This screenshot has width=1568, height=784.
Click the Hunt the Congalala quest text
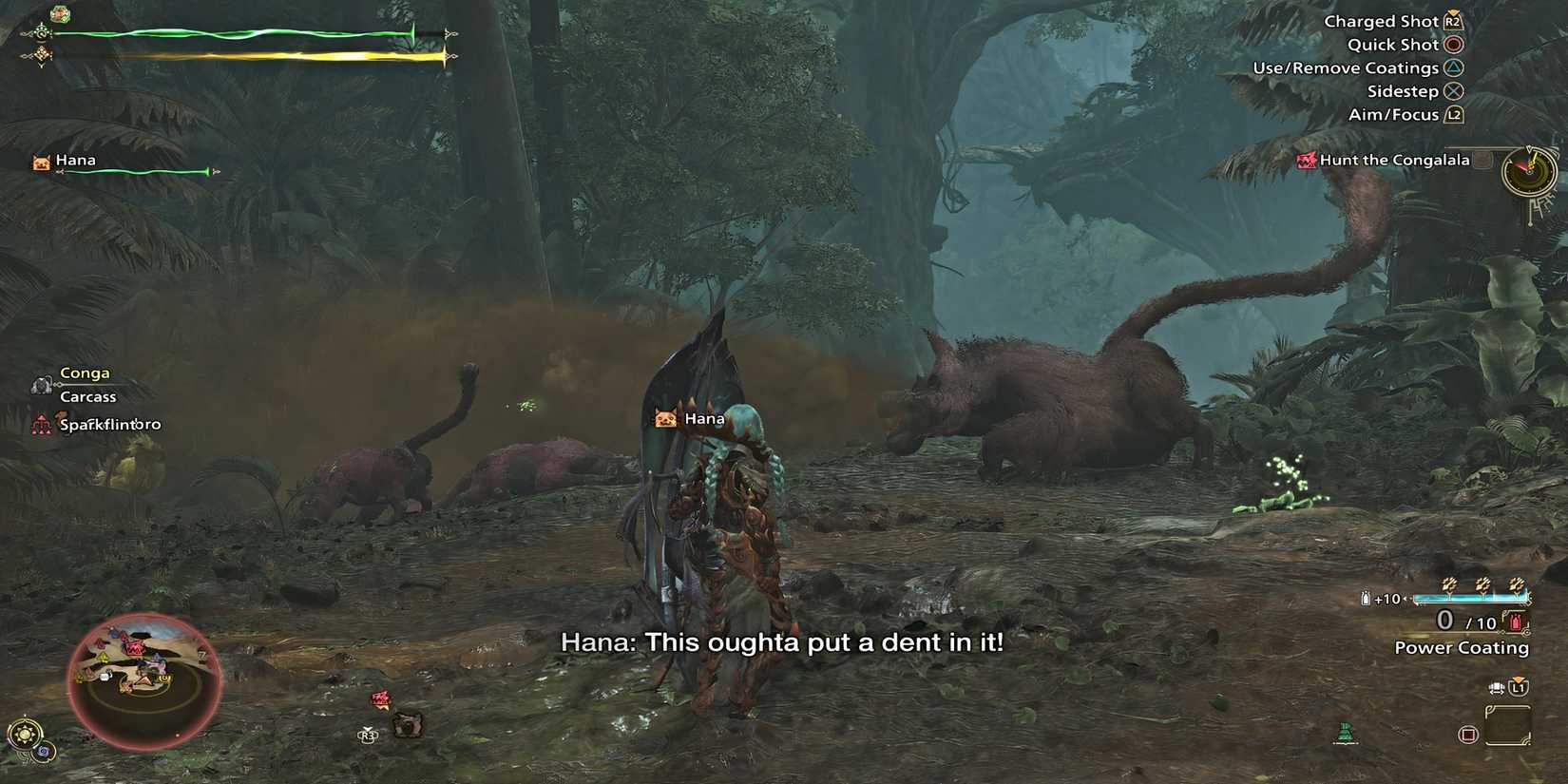point(1393,160)
